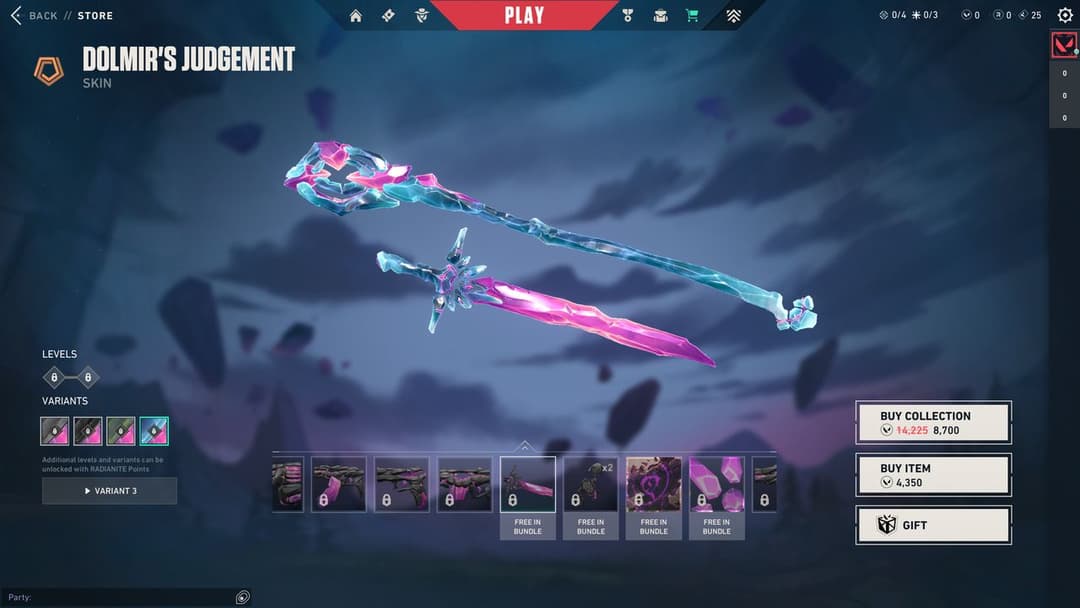Viewport: 1080px width, 608px height.
Task: Select the pink crystals bundle thumbnail
Action: coord(716,485)
